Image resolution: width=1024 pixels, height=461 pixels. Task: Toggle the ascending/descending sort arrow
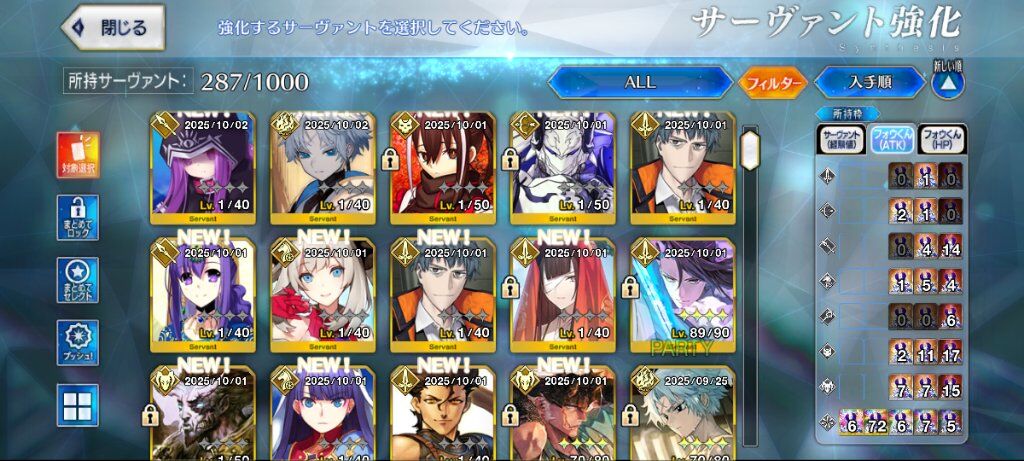(946, 82)
